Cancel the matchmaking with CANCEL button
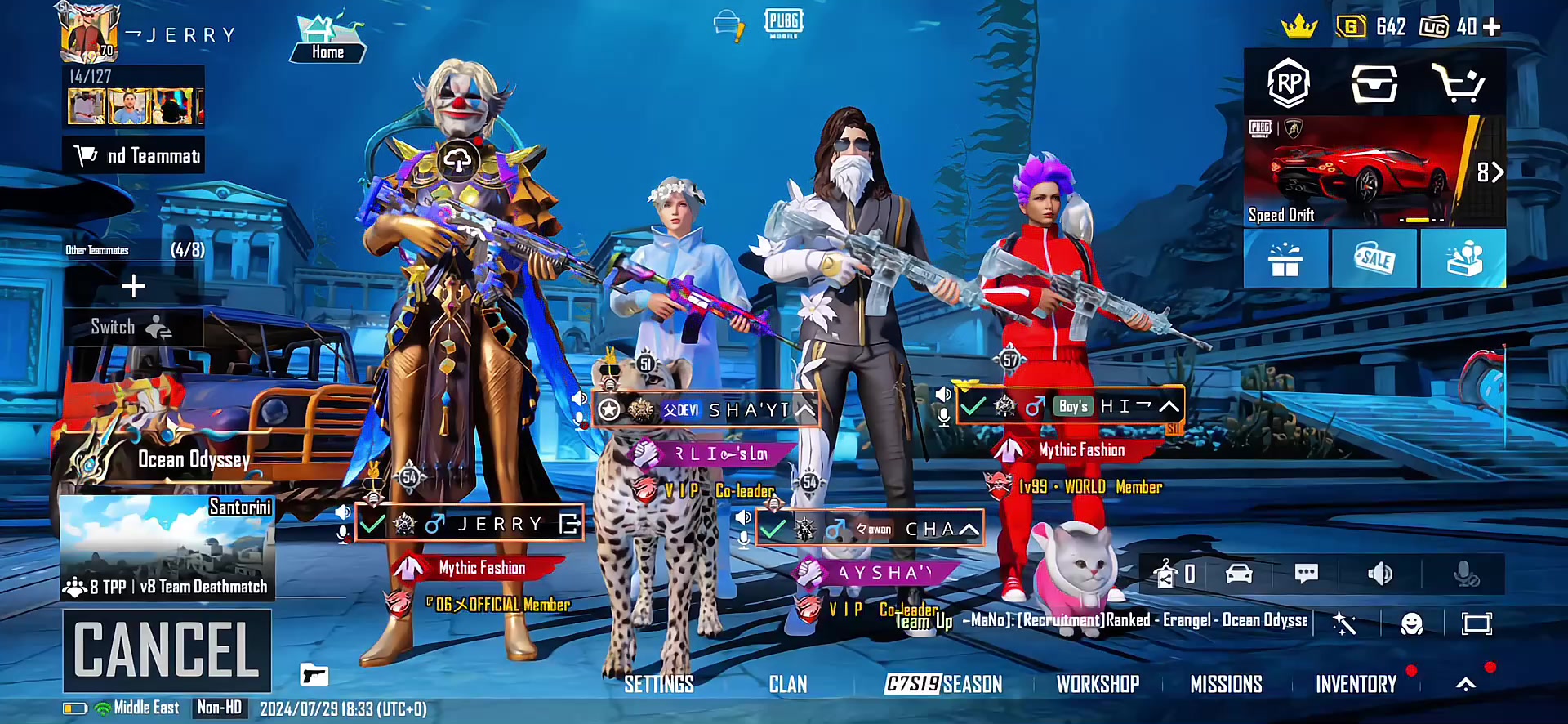Screen dimensions: 1568x724 167,650
